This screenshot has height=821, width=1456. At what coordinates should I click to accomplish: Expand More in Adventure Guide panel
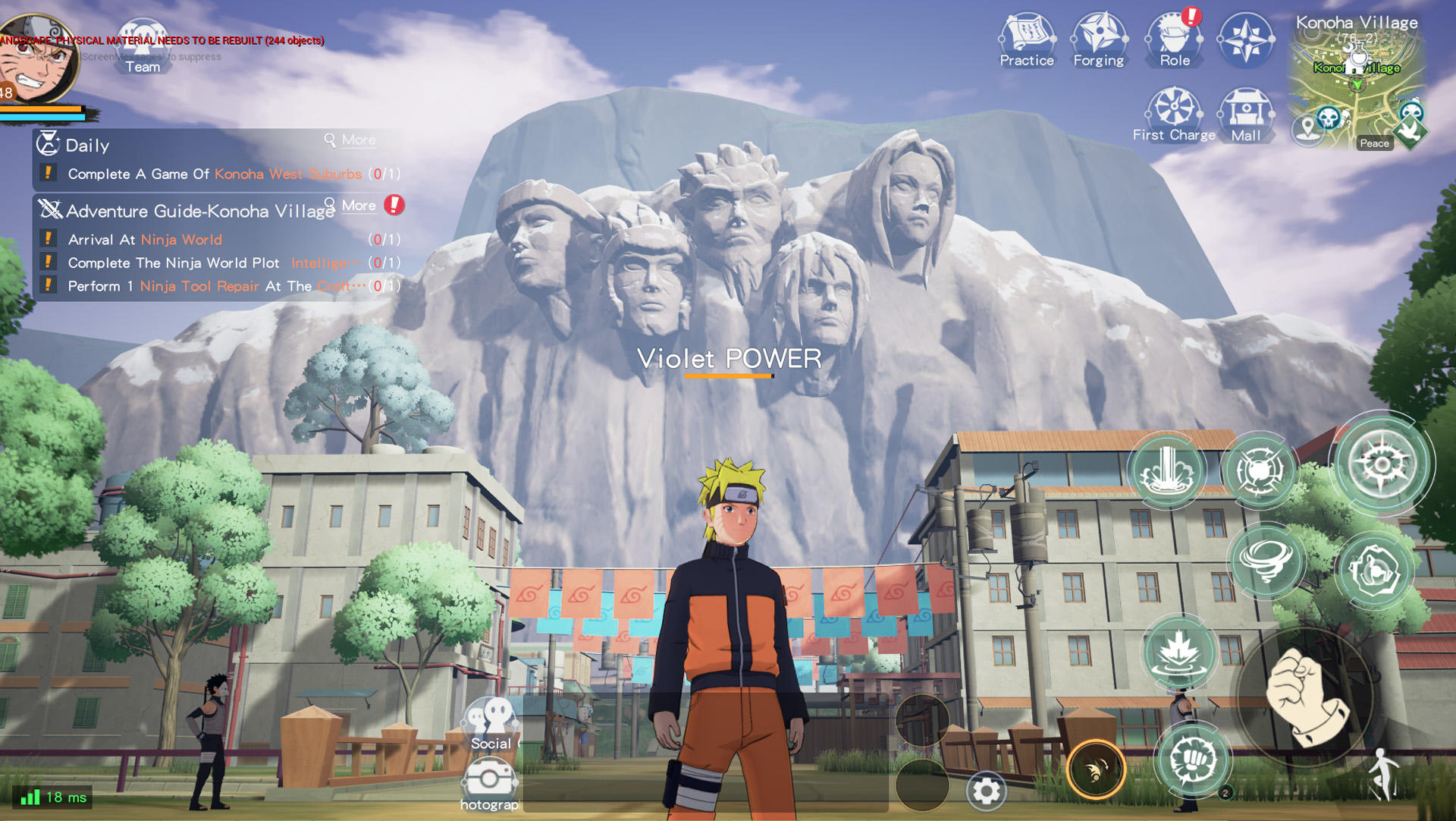pos(356,206)
